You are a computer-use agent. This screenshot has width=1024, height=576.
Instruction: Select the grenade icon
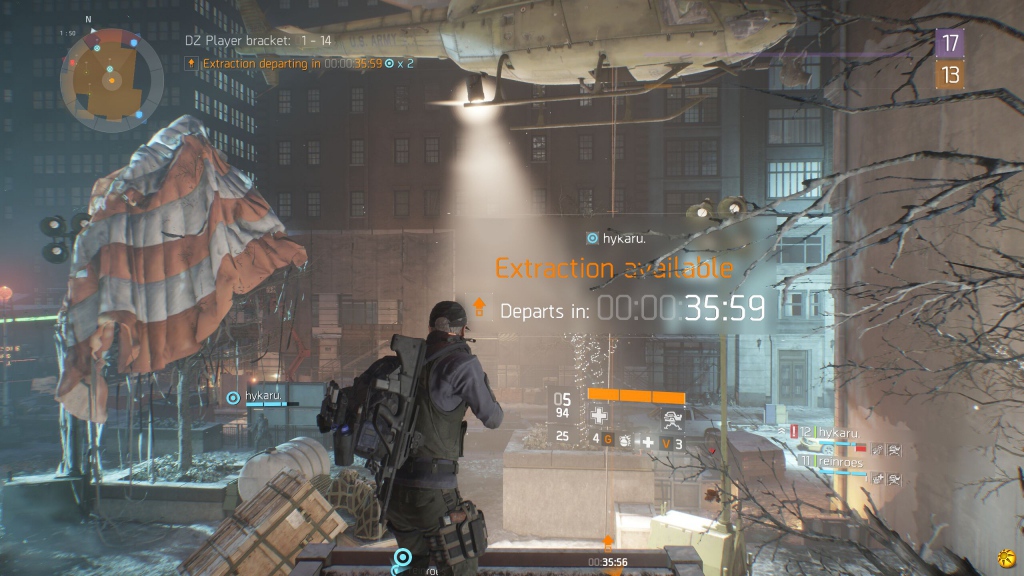[625, 440]
